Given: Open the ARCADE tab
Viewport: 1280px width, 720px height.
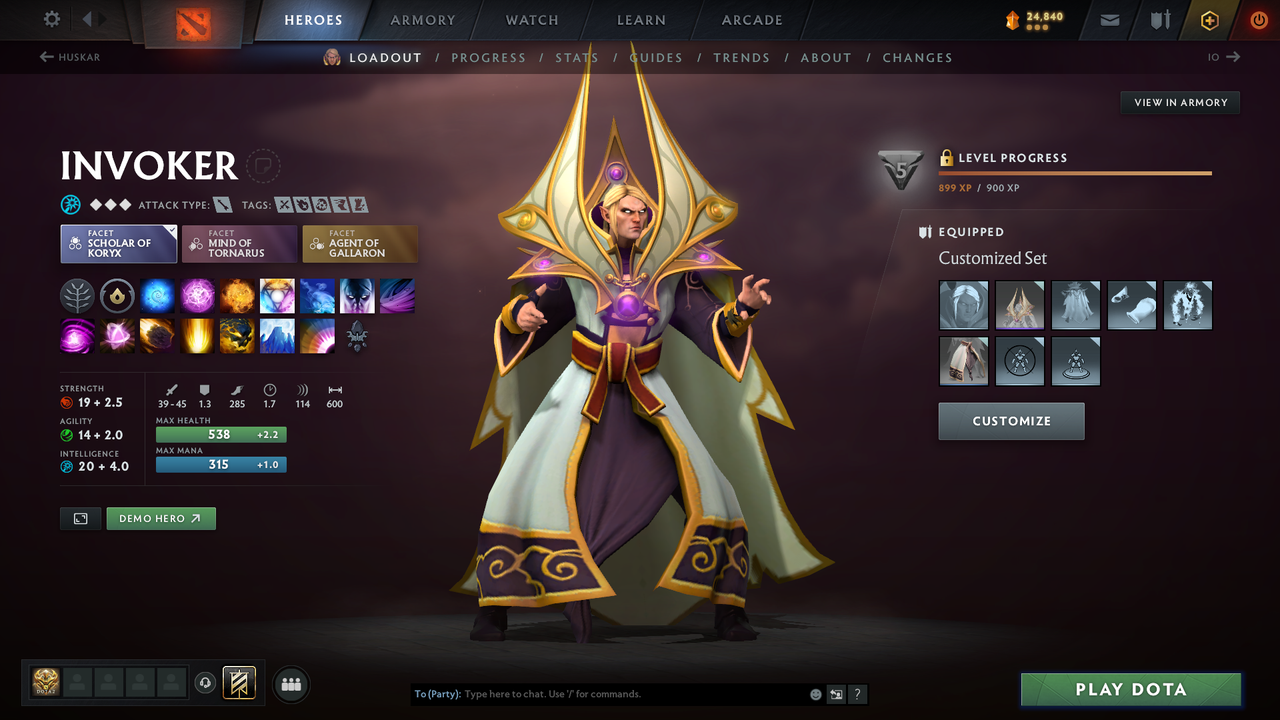Looking at the screenshot, I should point(751,20).
